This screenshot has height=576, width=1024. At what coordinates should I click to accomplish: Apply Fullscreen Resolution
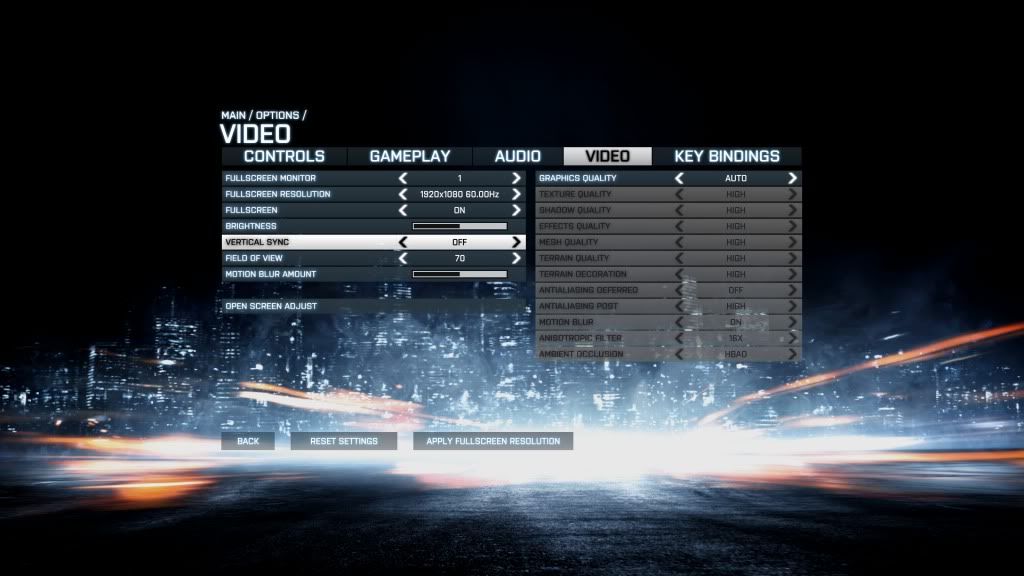coord(493,441)
